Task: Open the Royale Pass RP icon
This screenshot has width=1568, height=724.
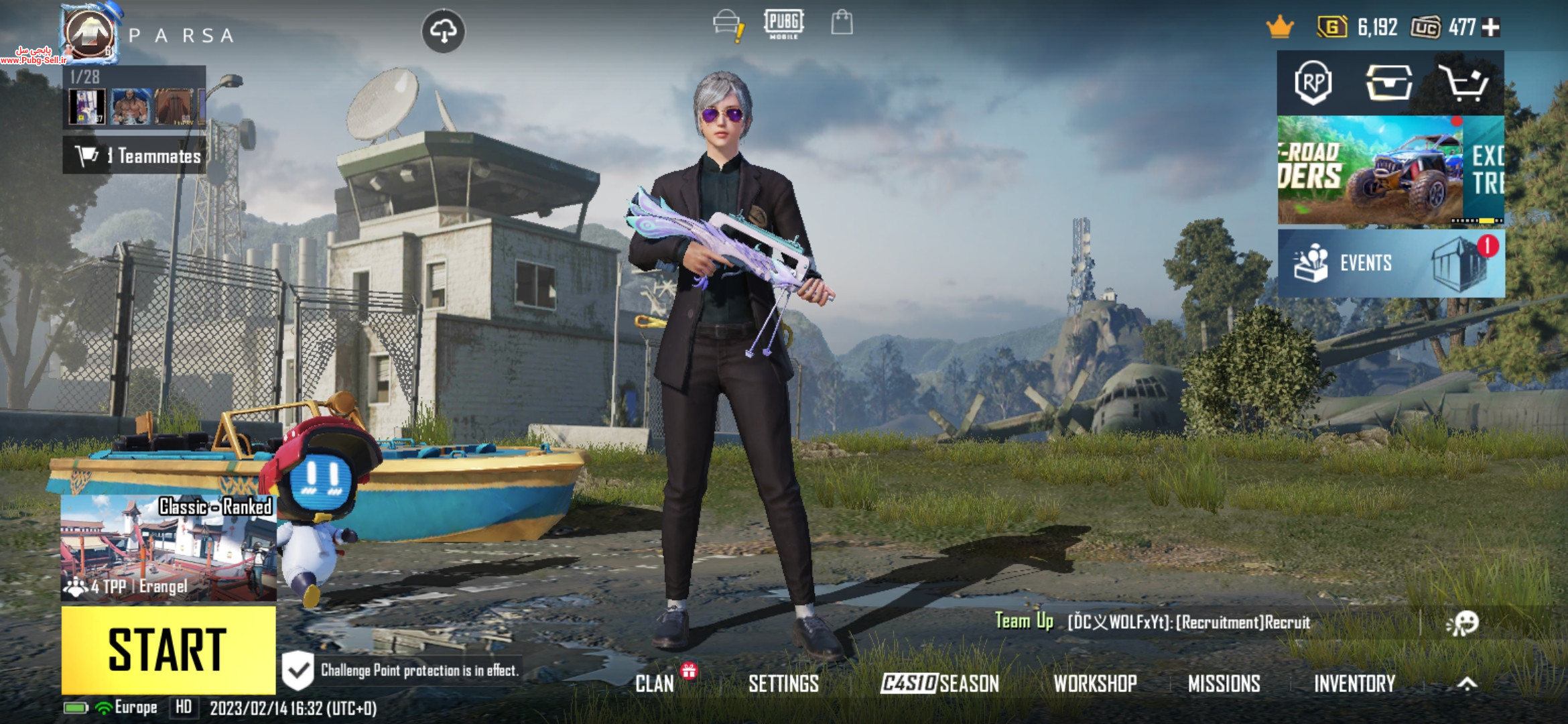Action: pyautogui.click(x=1313, y=83)
